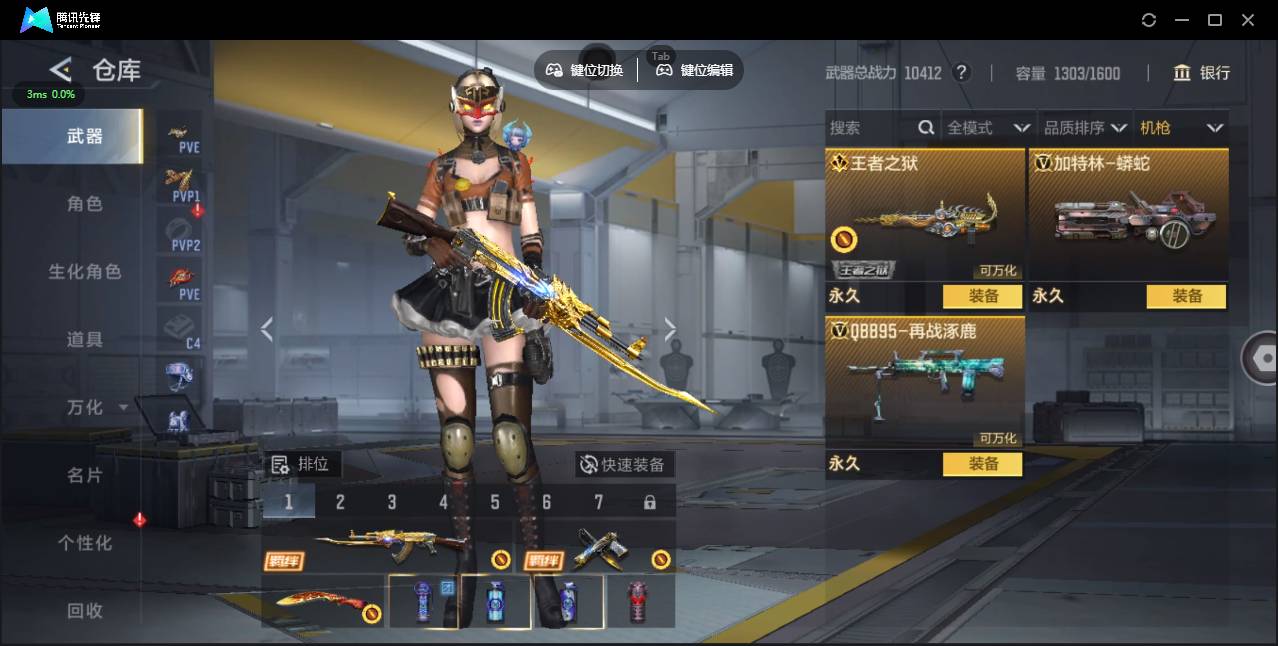The height and width of the screenshot is (646, 1278).
Task: Open the 全模式 mode filter dropdown
Action: 987,128
